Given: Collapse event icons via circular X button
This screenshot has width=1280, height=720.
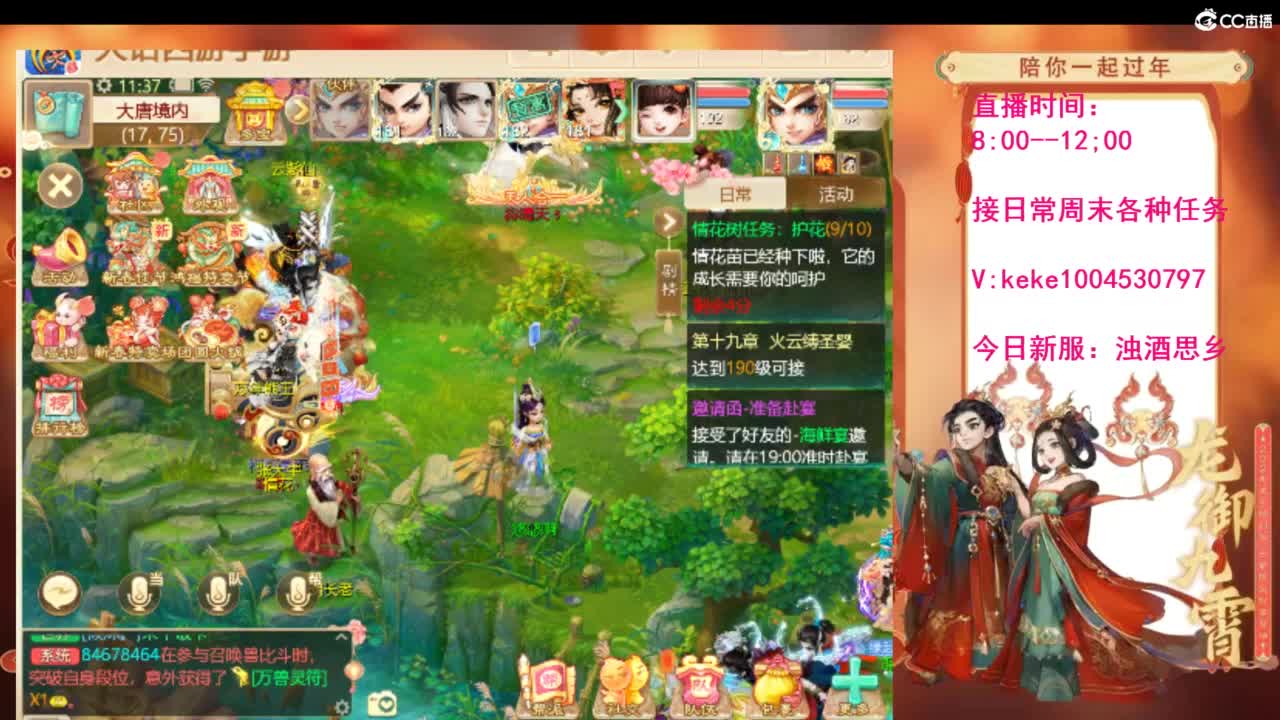Looking at the screenshot, I should point(60,186).
